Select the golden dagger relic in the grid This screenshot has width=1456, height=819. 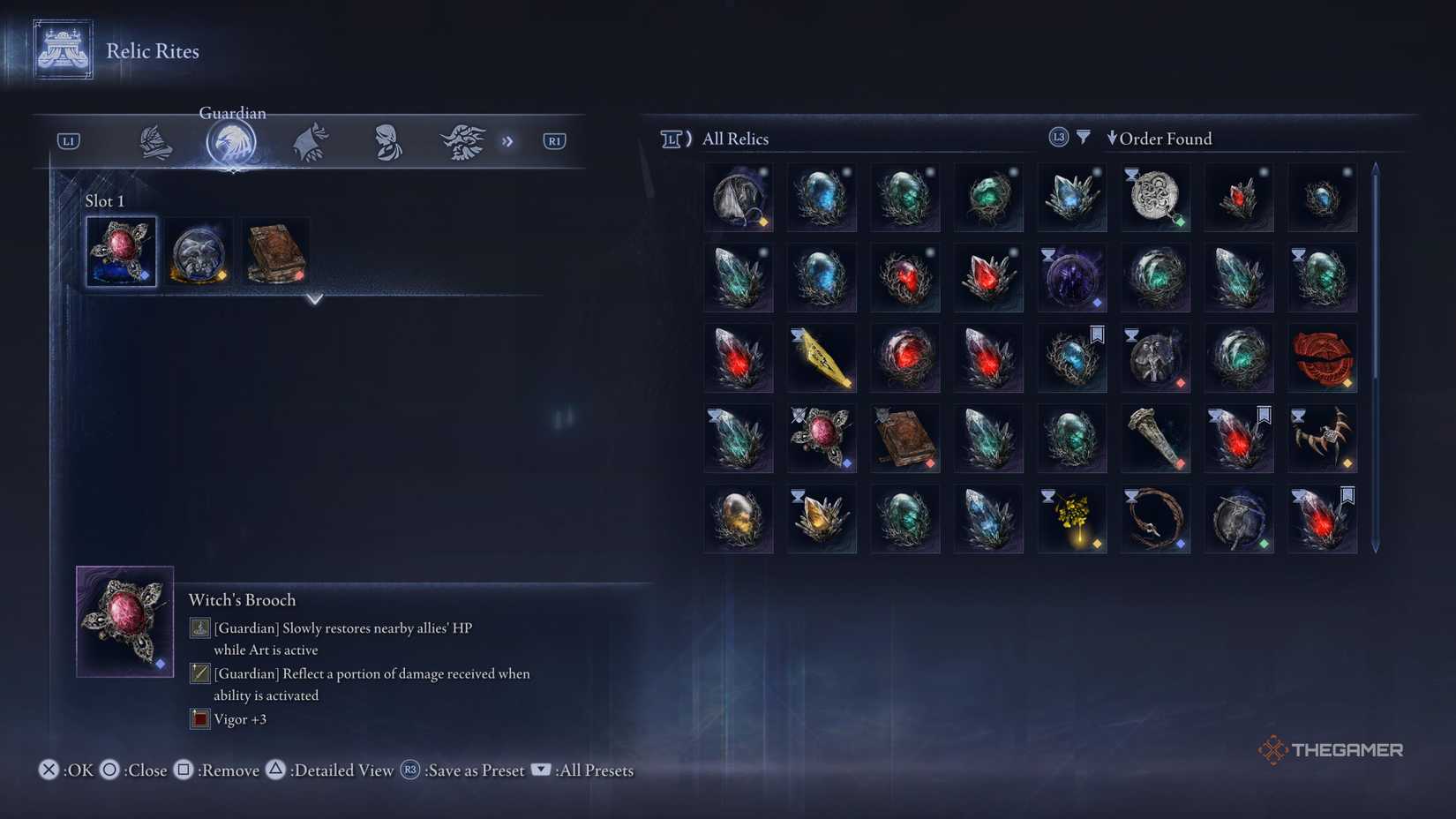click(x=822, y=357)
